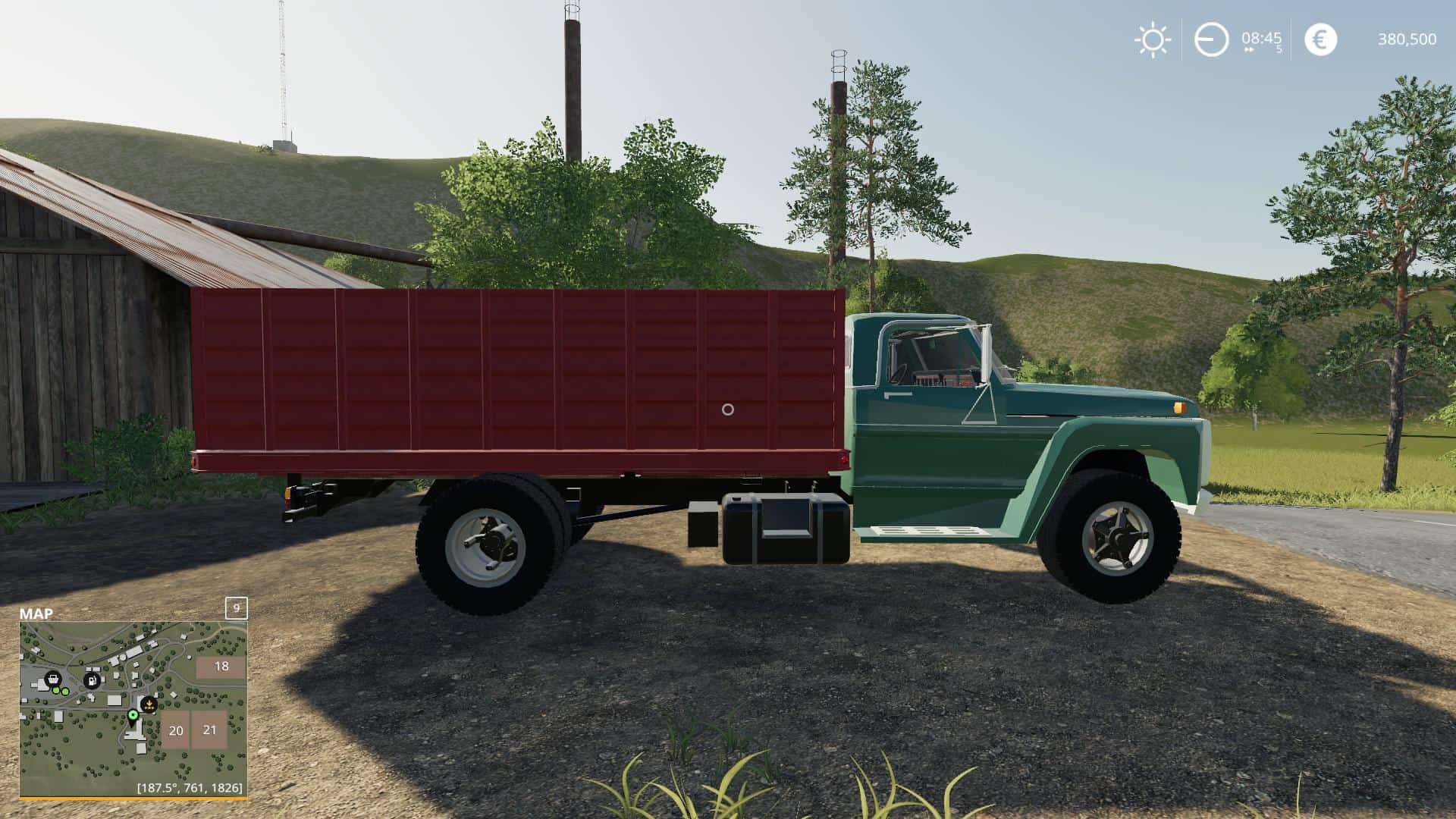1456x819 pixels.
Task: Select the grain unloading marker on minimap
Action: 149,704
